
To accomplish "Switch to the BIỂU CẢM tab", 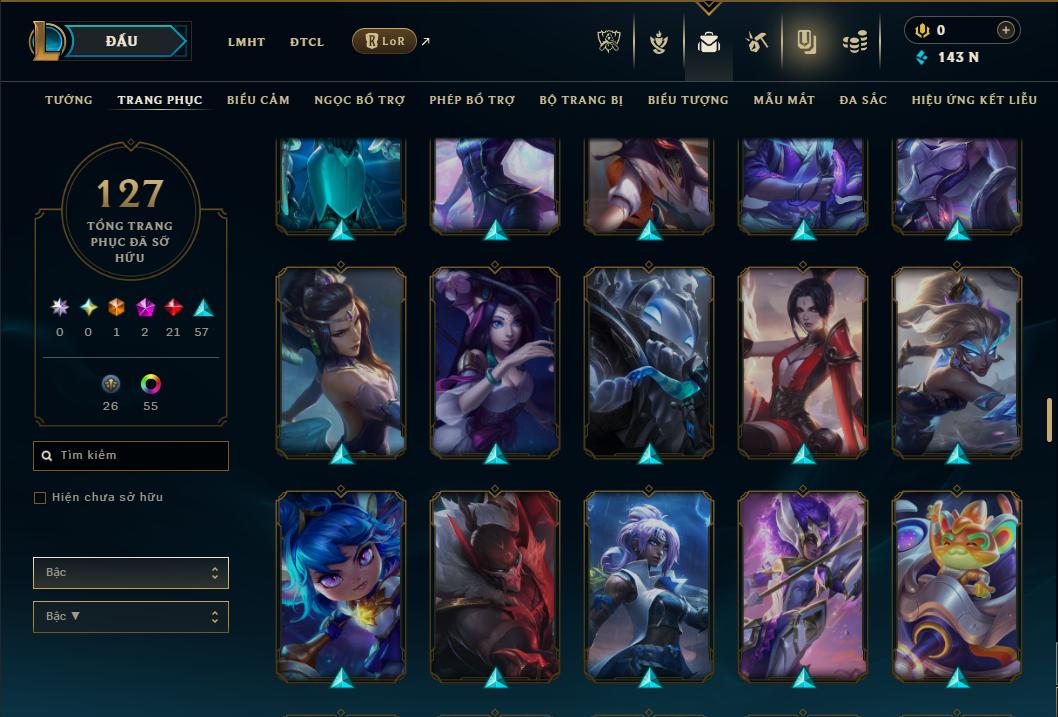I will point(258,100).
